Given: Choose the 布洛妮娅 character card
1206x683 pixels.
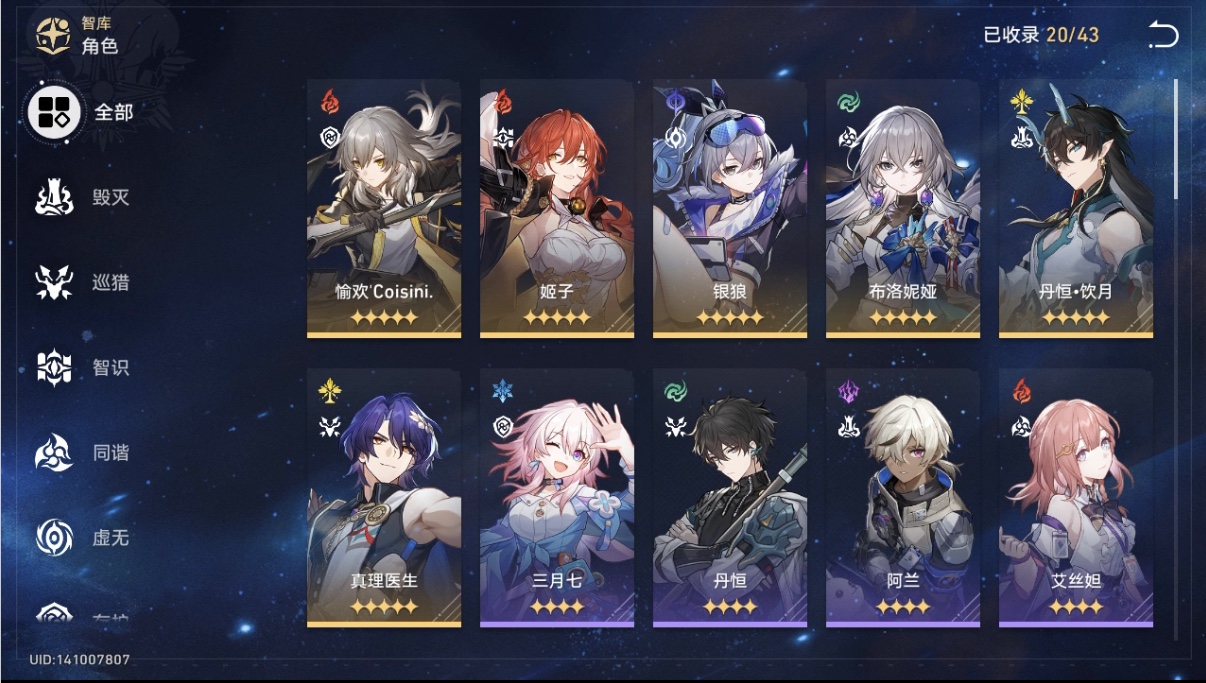Looking at the screenshot, I should pos(903,208).
